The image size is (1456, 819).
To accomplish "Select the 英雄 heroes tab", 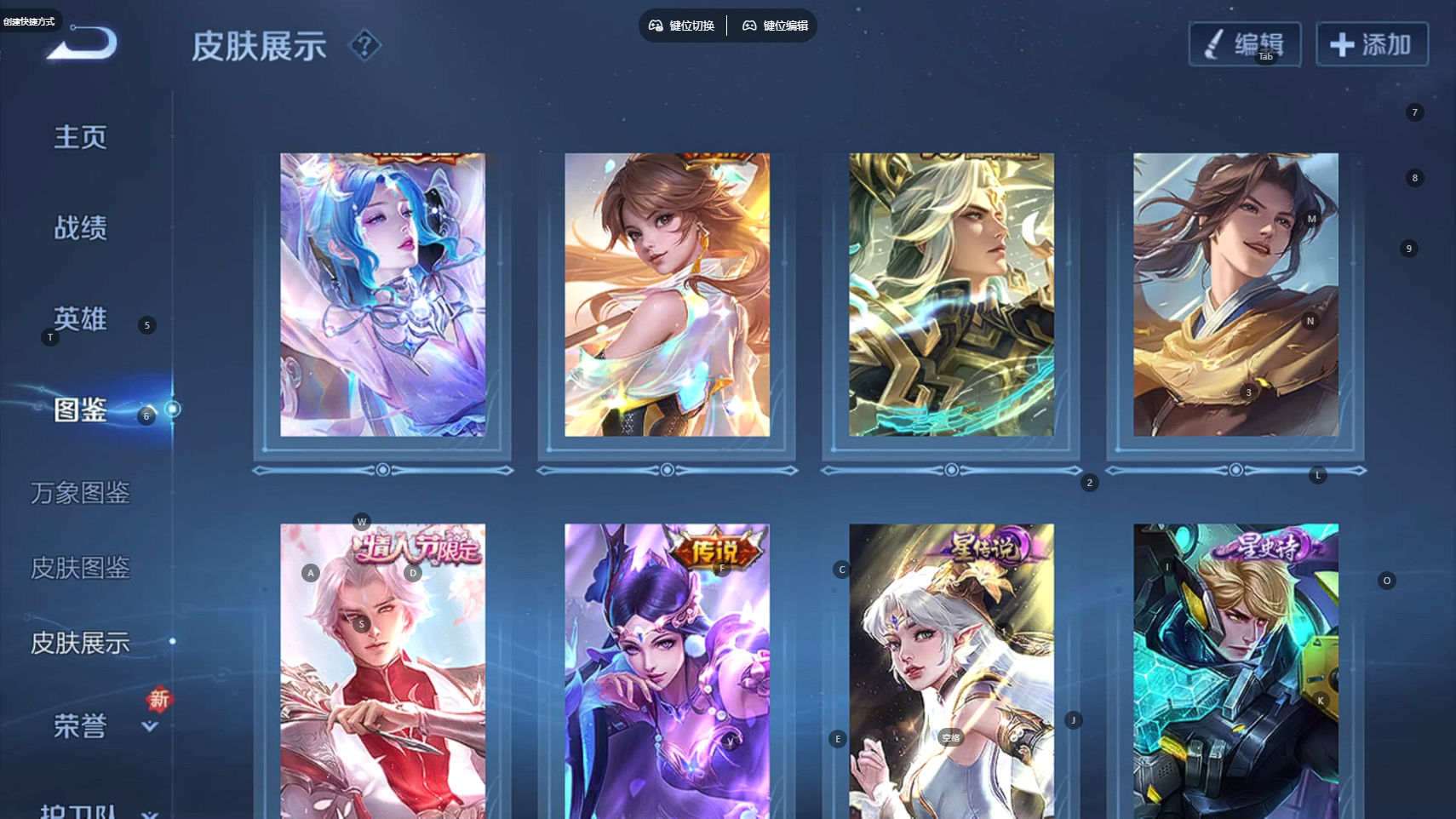I will tap(80, 319).
